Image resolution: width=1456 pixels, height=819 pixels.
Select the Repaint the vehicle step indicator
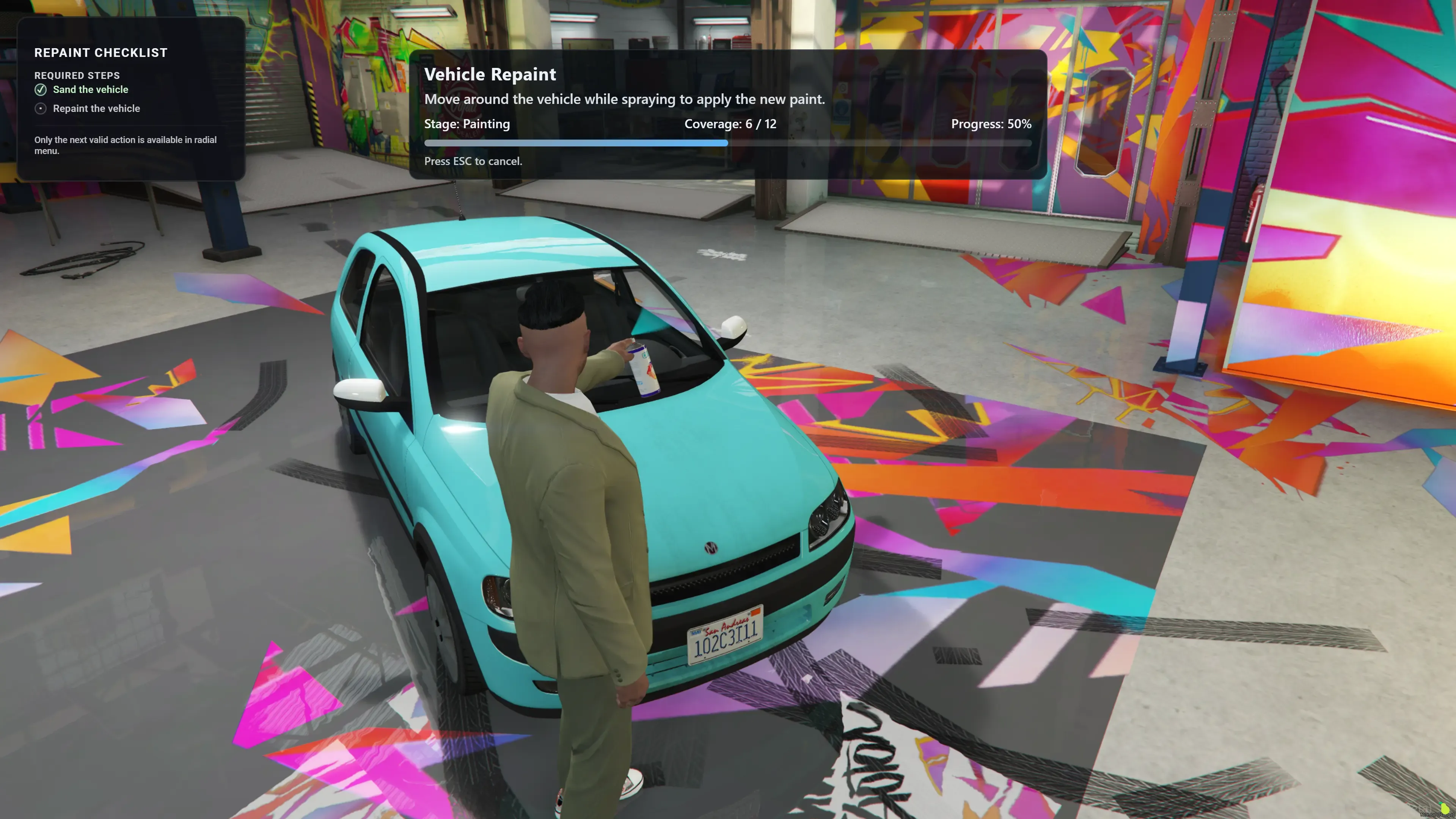tap(41, 108)
